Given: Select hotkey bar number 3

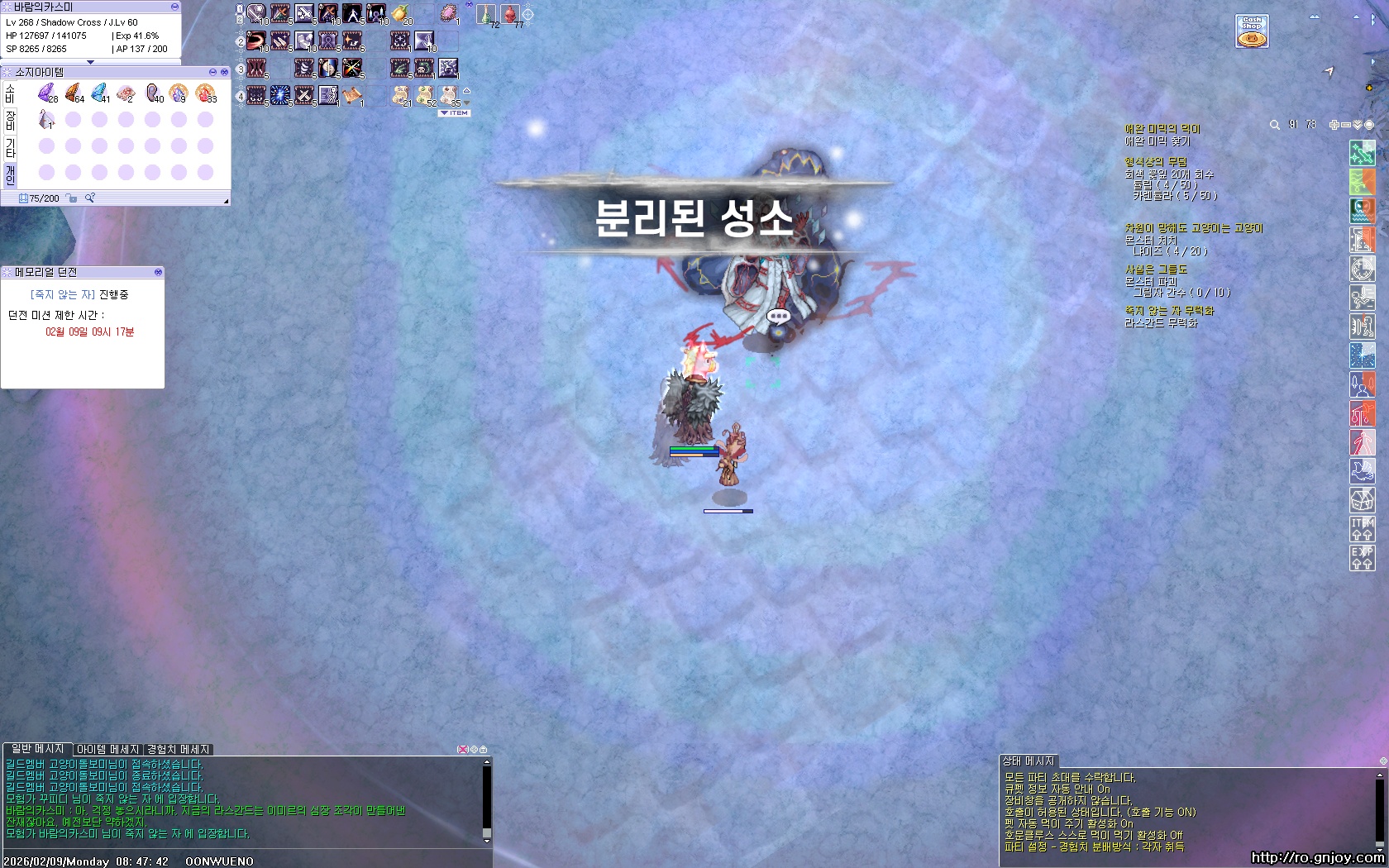Looking at the screenshot, I should point(241,69).
